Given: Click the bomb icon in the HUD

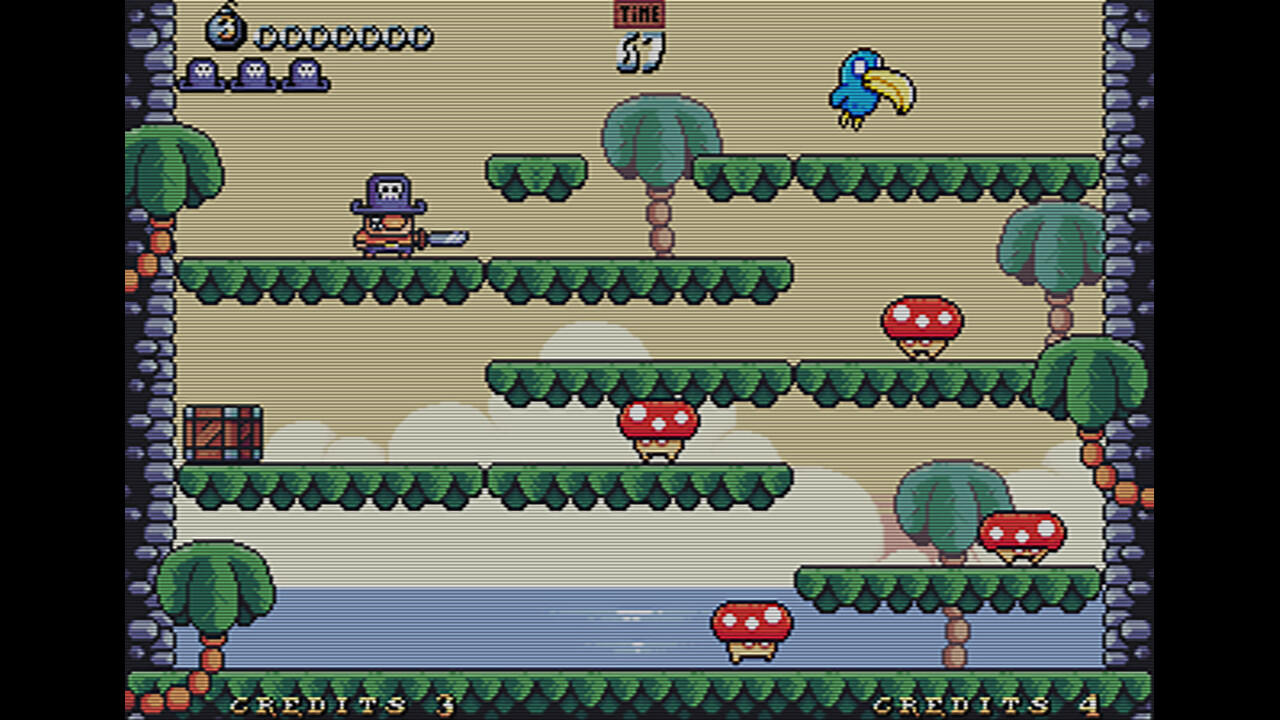Looking at the screenshot, I should (x=228, y=29).
